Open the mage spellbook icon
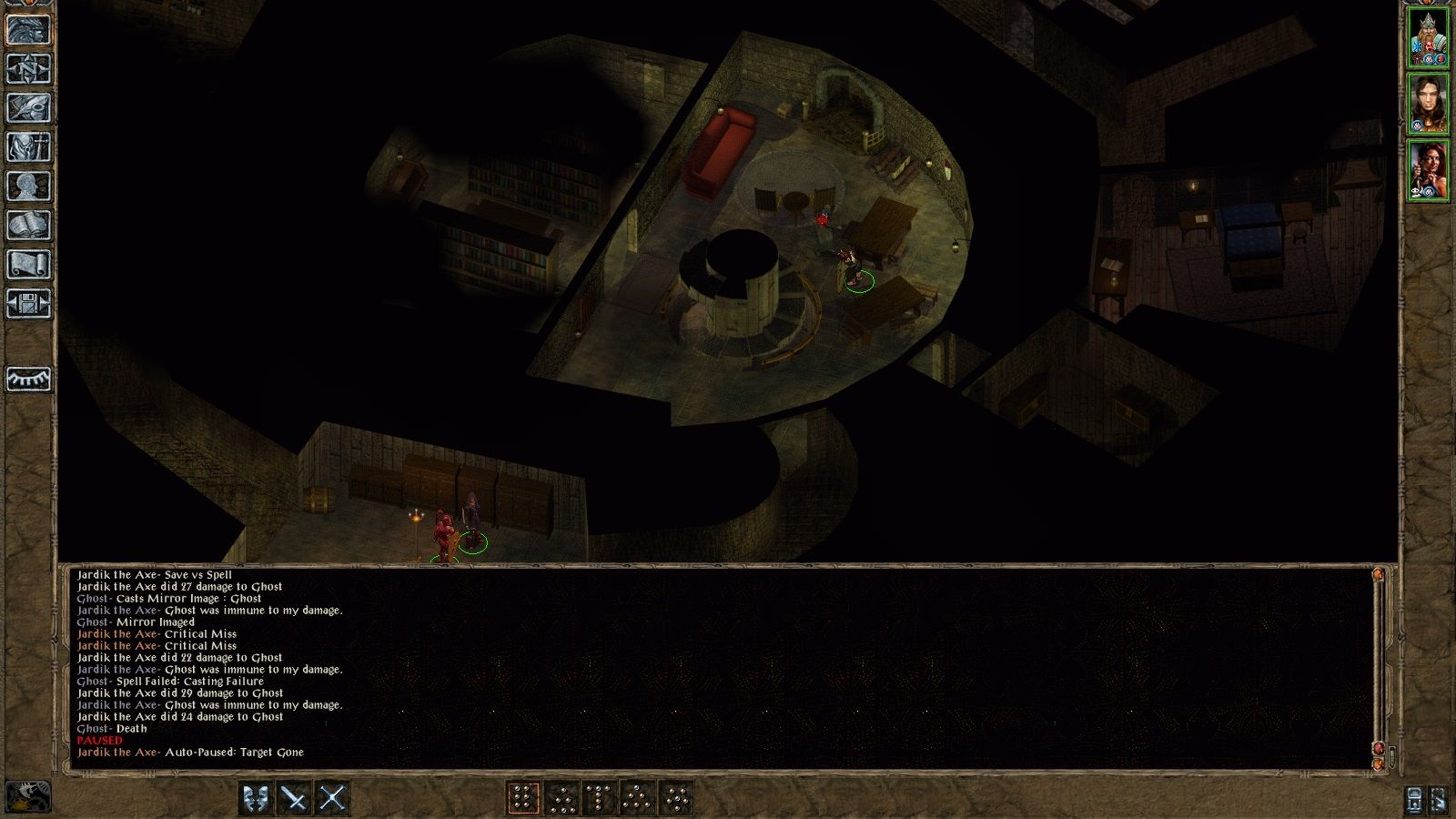This screenshot has height=819, width=1456. tap(27, 225)
